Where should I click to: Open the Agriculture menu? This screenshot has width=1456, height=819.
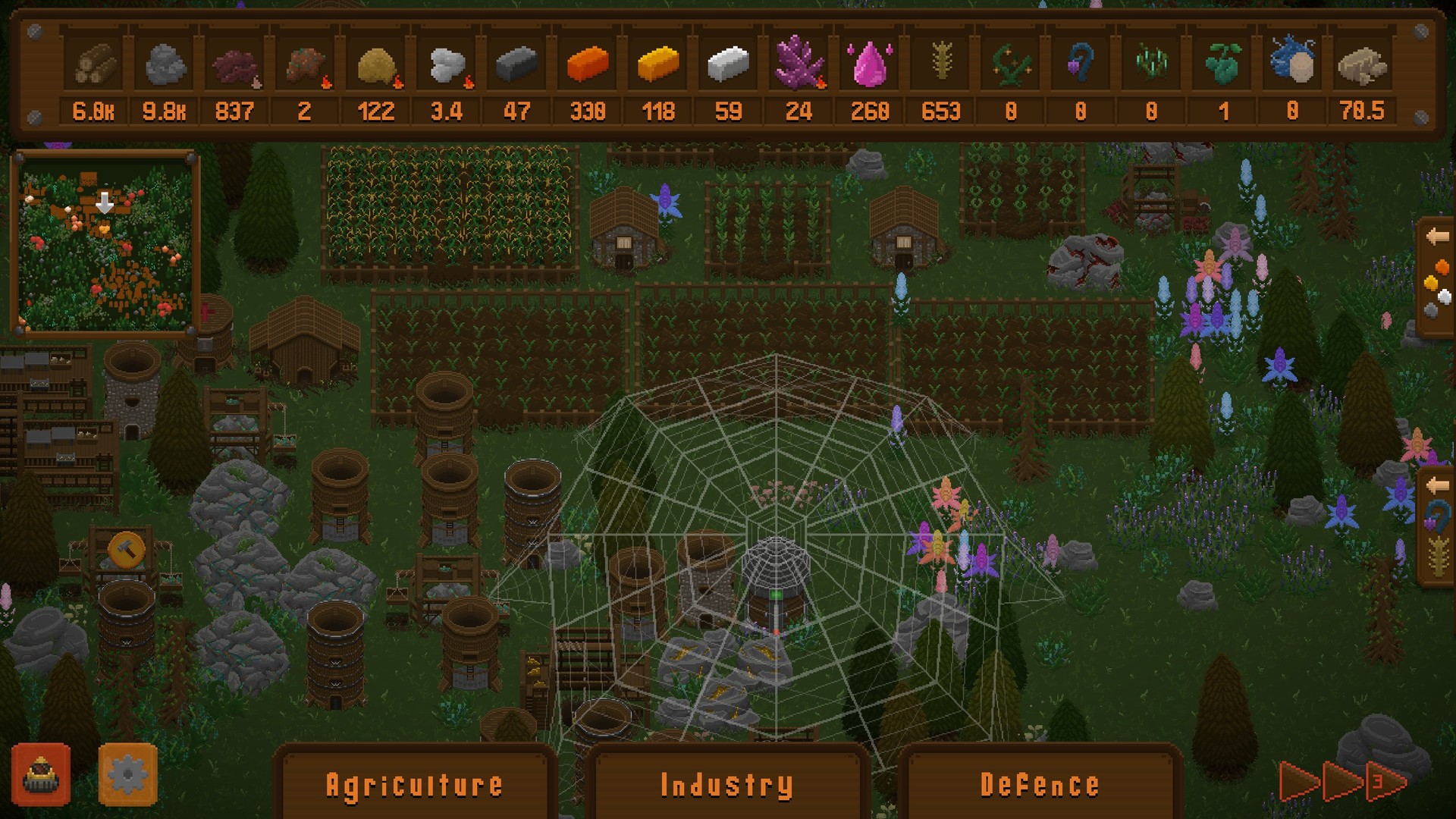coord(416,784)
